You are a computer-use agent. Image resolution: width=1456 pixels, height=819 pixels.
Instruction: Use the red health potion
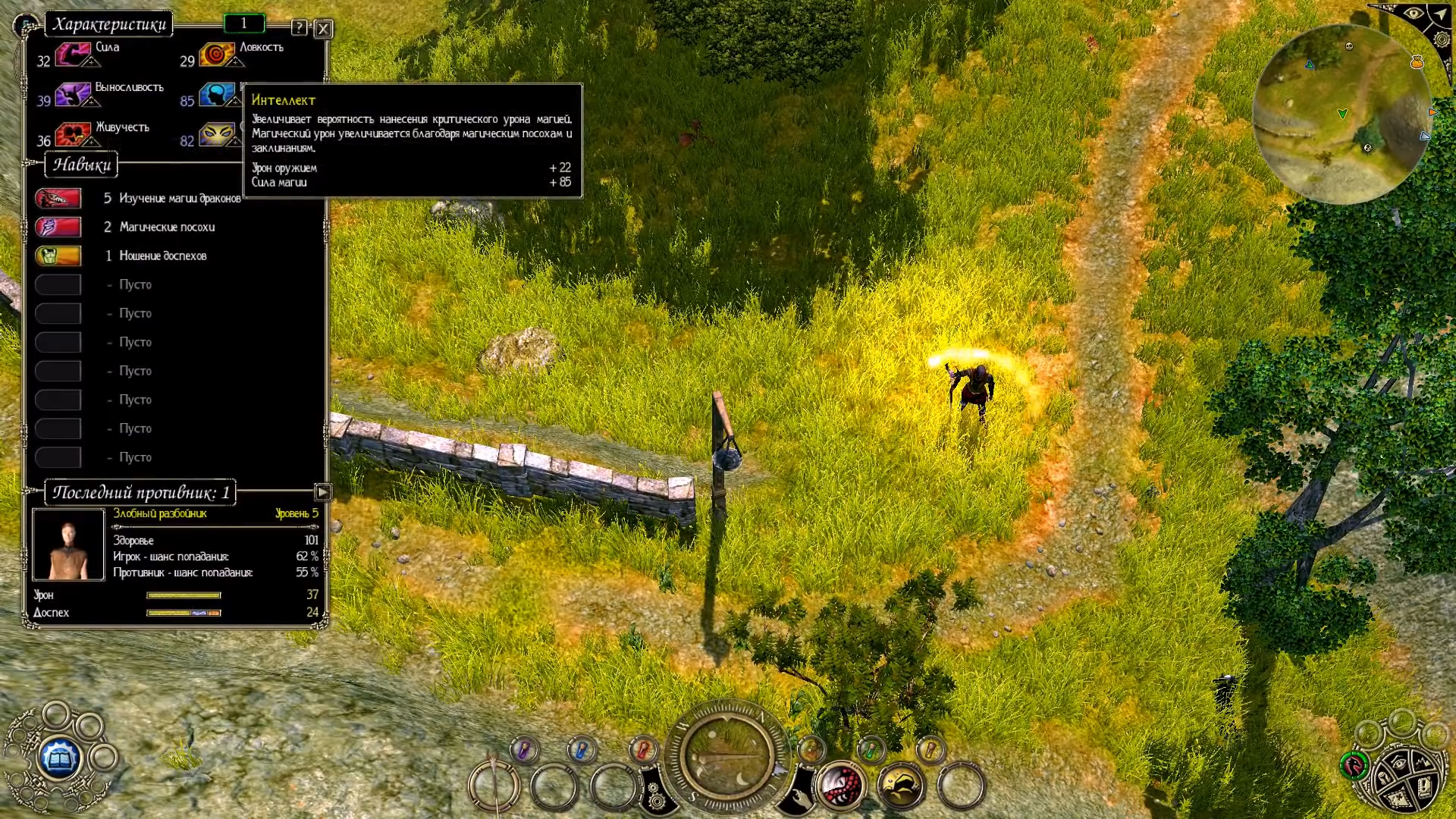643,751
